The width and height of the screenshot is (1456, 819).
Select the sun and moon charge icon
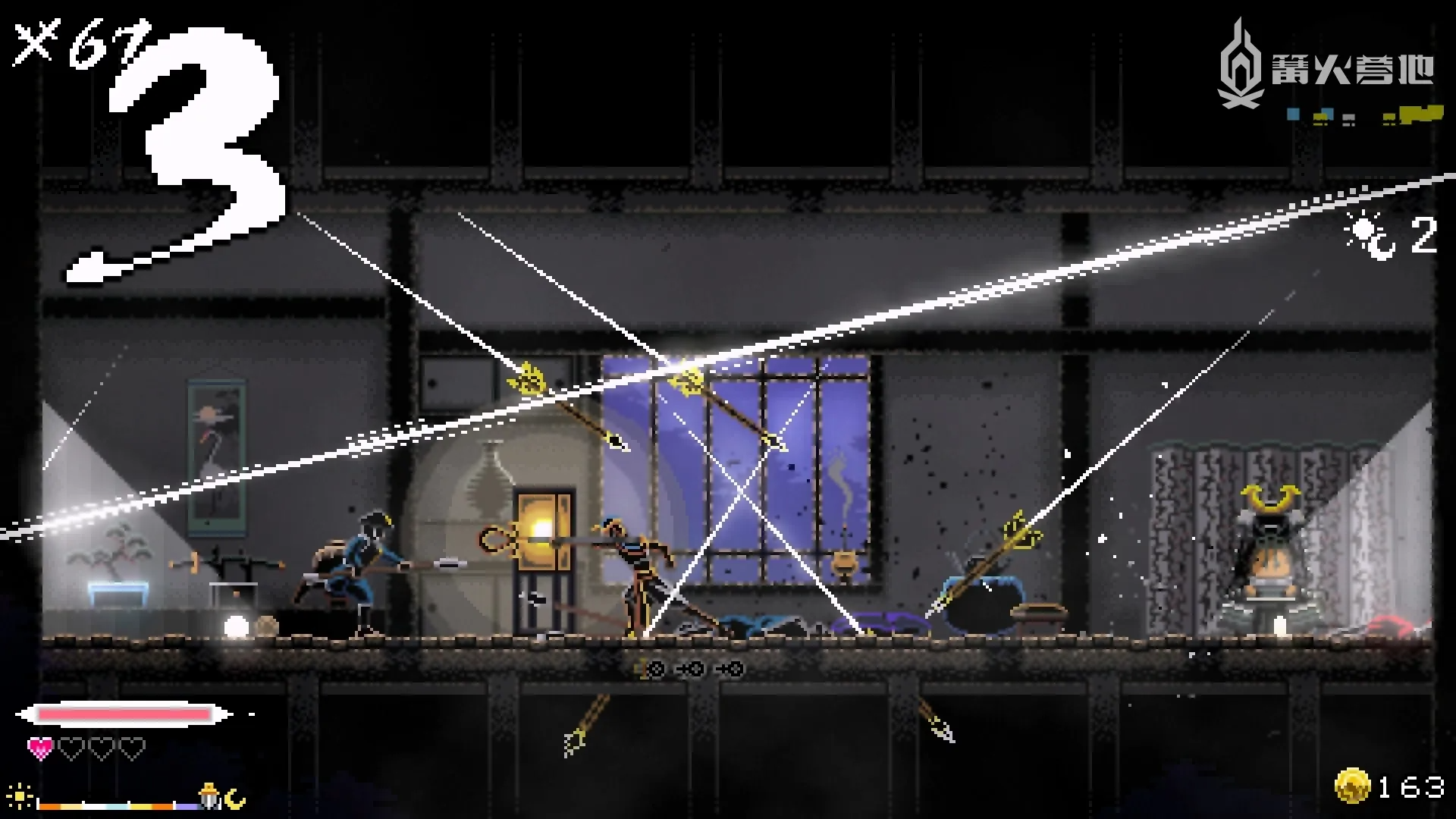[1370, 235]
